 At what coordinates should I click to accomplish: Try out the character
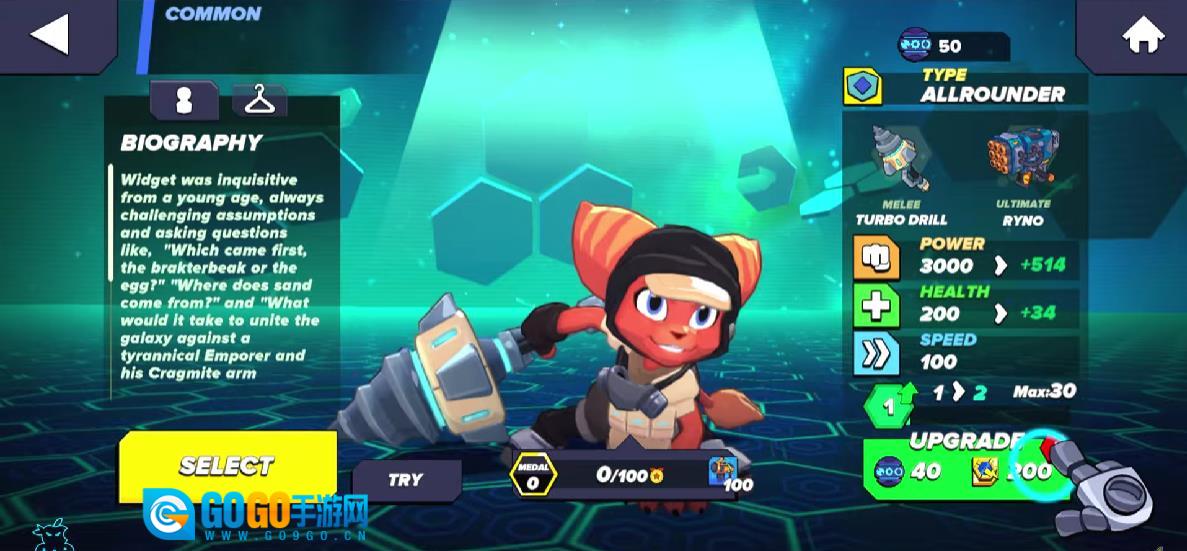(x=406, y=480)
